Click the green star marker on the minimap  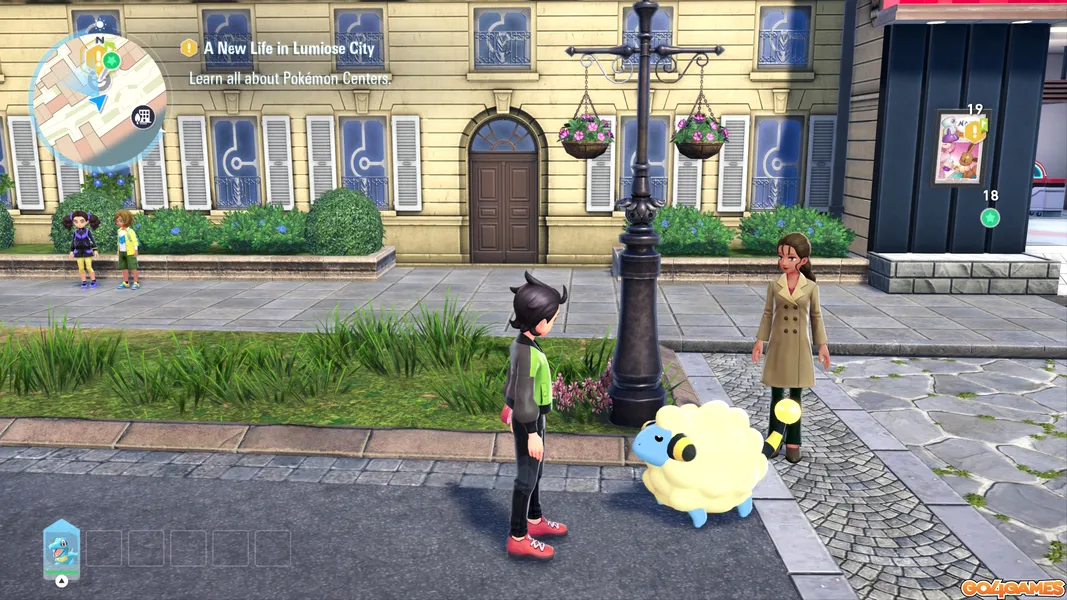point(111,60)
